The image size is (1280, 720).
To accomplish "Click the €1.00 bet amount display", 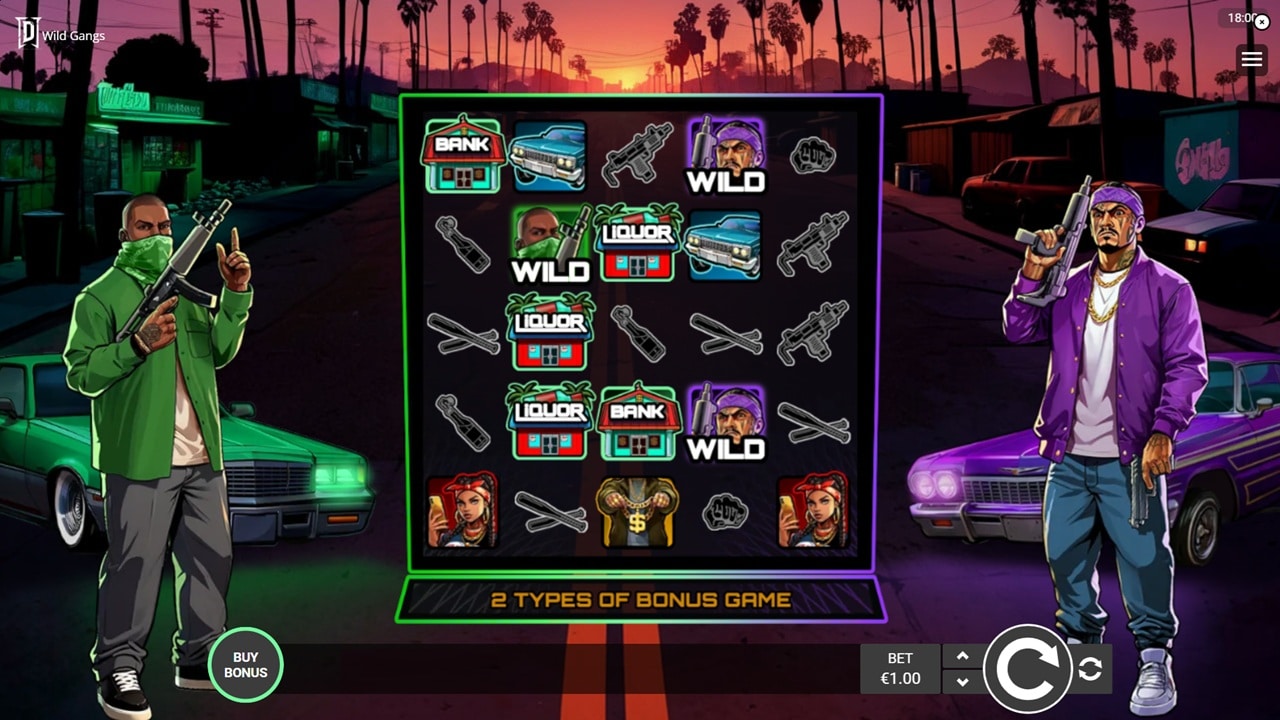I will [900, 669].
